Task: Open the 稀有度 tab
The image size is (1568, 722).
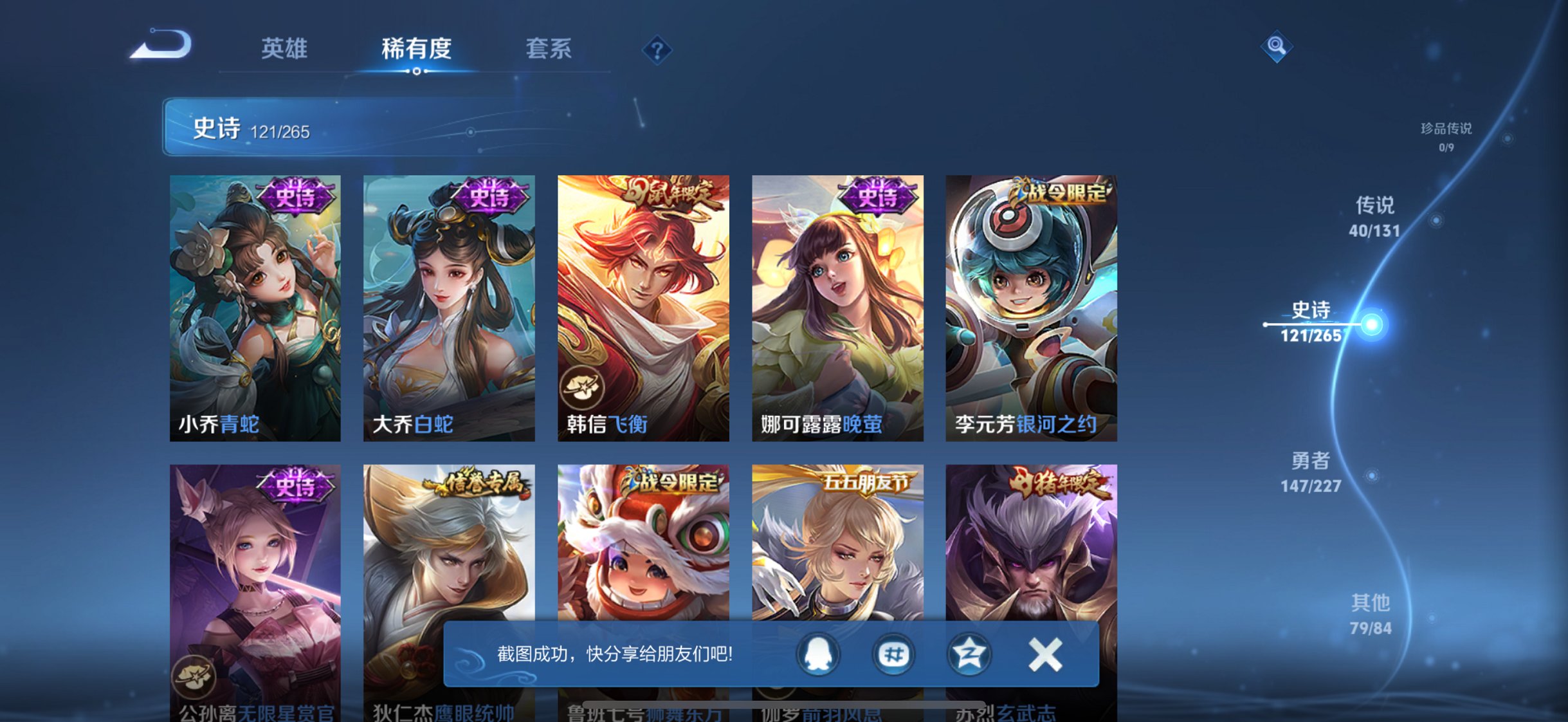Action: [417, 48]
